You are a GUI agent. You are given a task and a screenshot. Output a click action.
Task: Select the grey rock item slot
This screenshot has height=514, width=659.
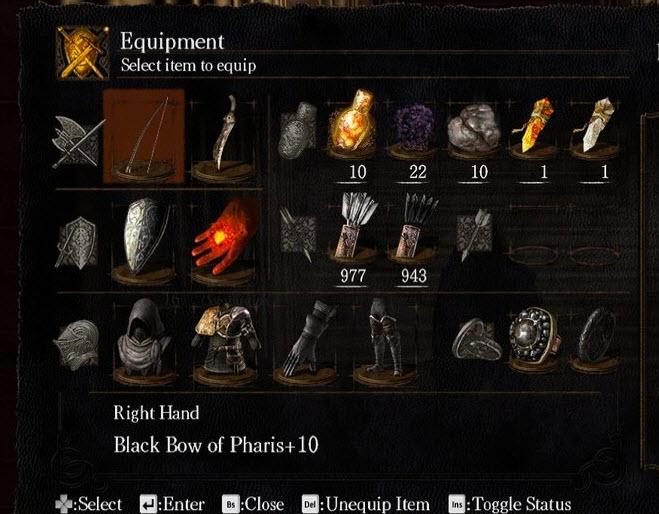coord(478,128)
